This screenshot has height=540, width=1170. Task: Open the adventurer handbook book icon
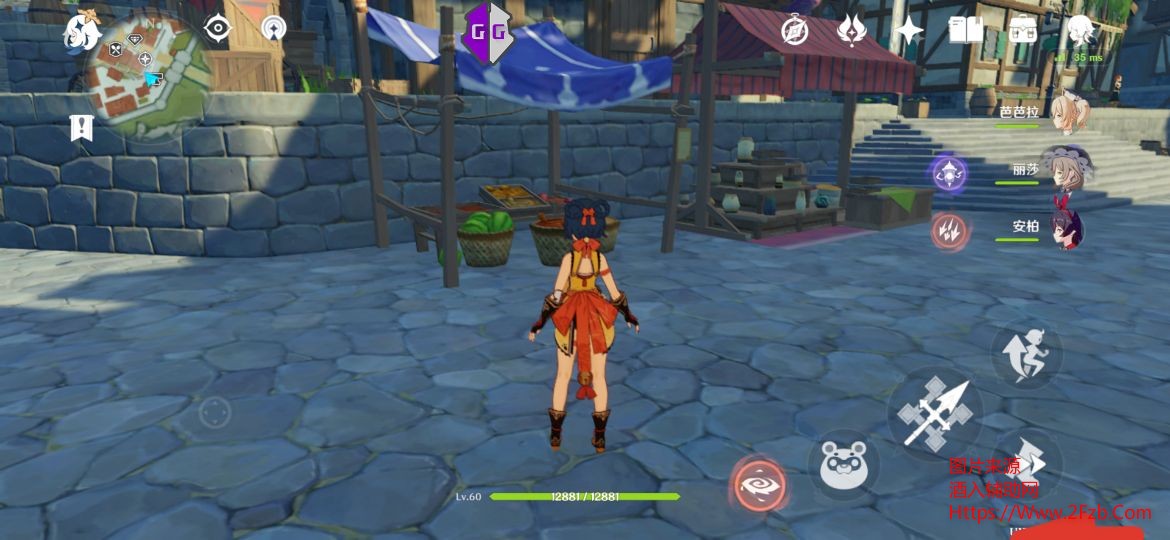pyautogui.click(x=966, y=31)
